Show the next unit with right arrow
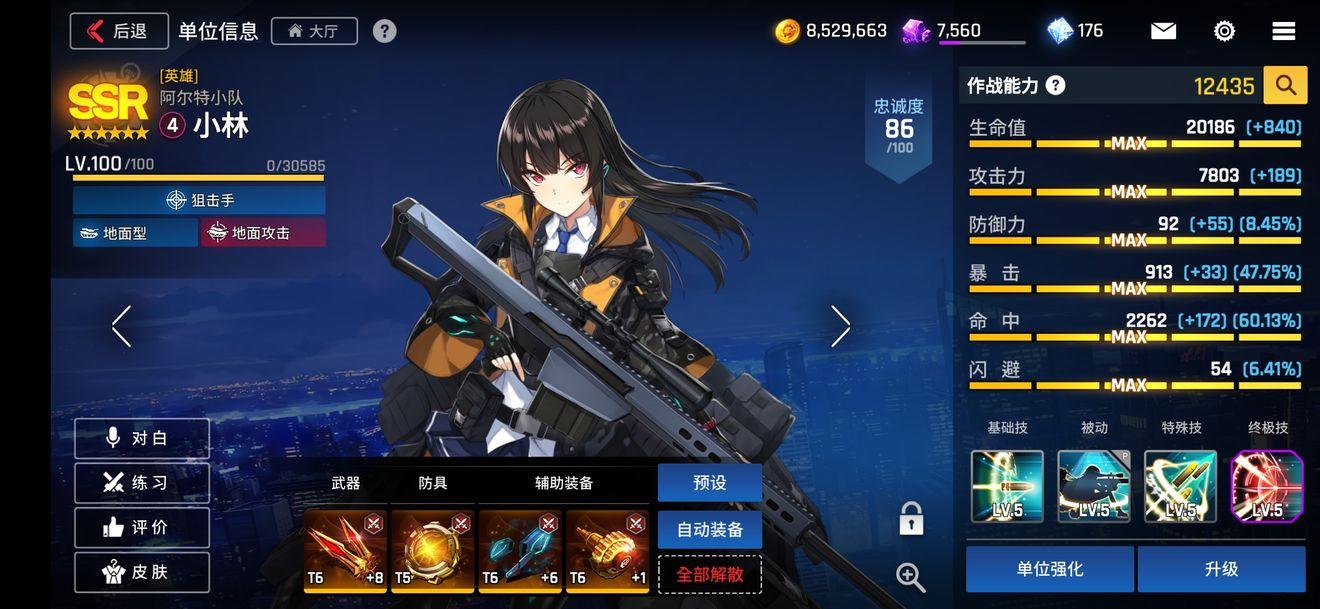This screenshot has width=1320, height=609. 840,326
